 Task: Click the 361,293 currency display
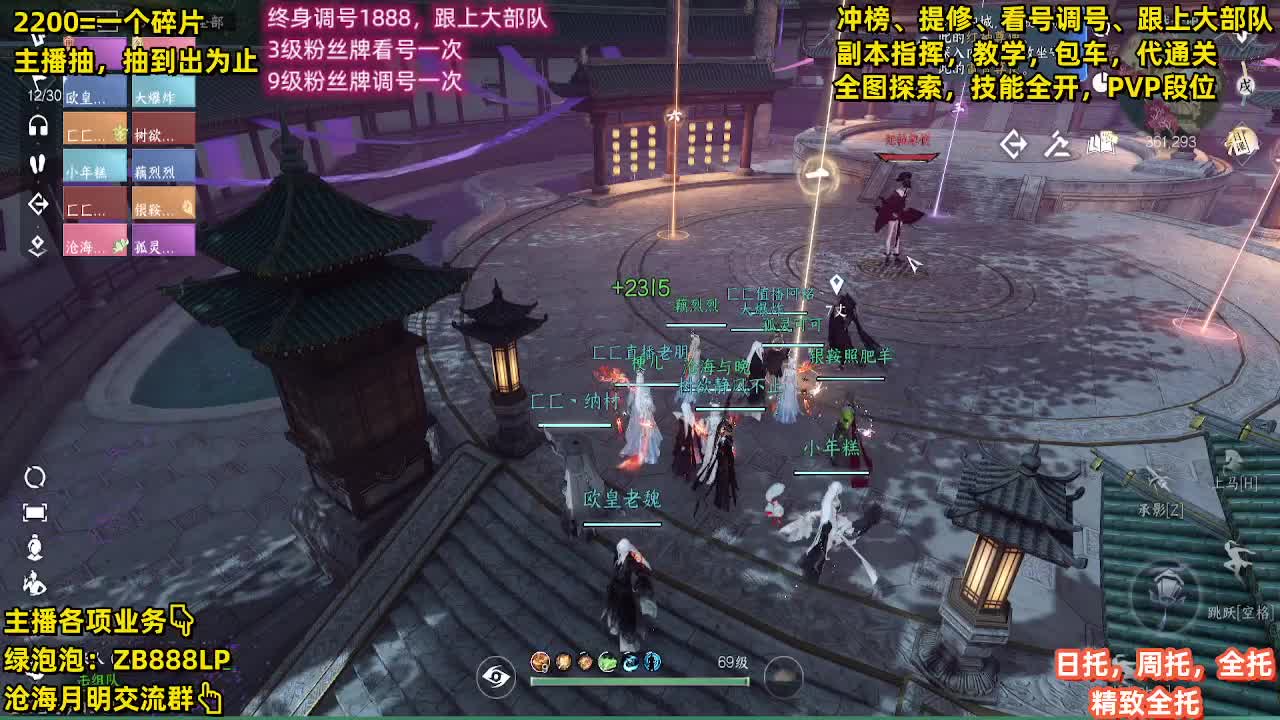1170,144
